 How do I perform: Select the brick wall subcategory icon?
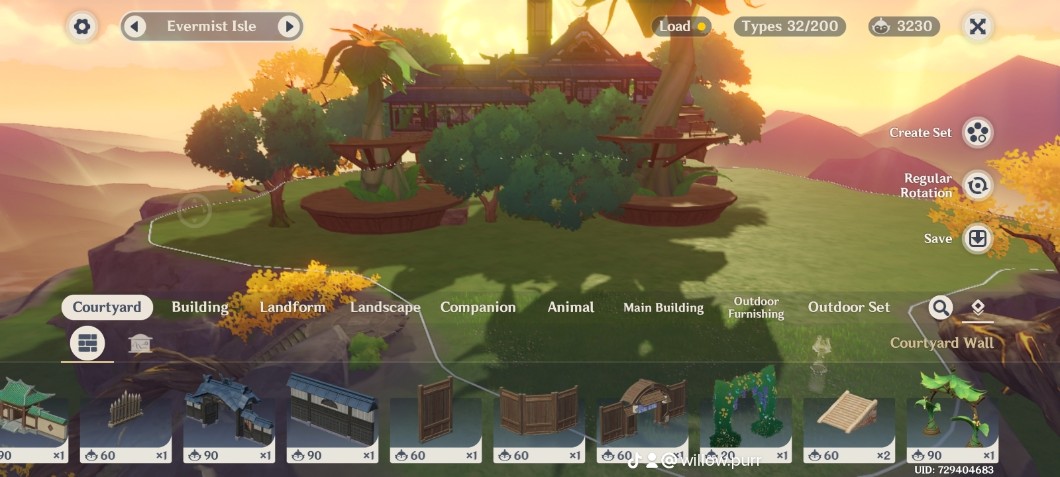click(x=88, y=344)
